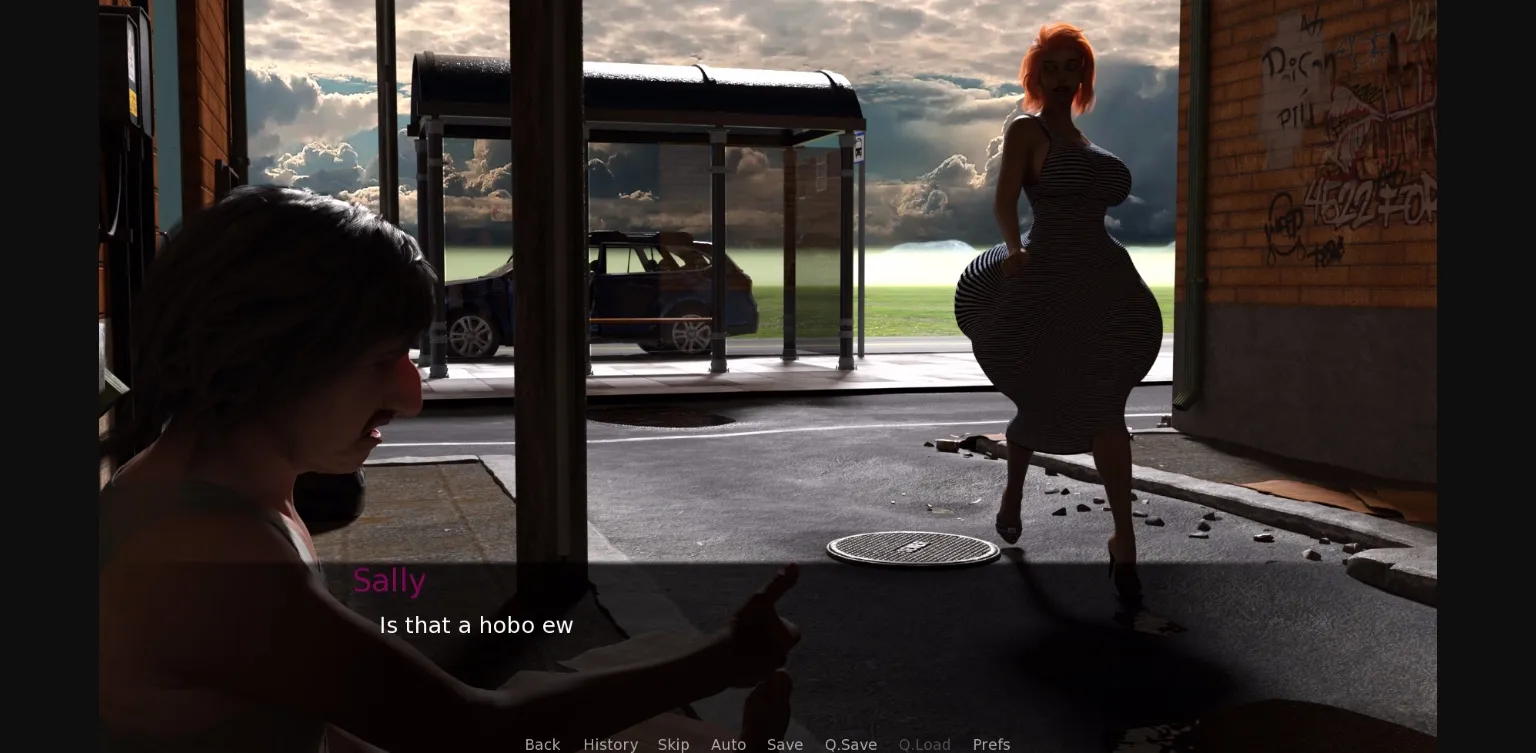Screen dimensions: 1536x753
Task: Toggle Auto text advance mode
Action: (x=729, y=744)
